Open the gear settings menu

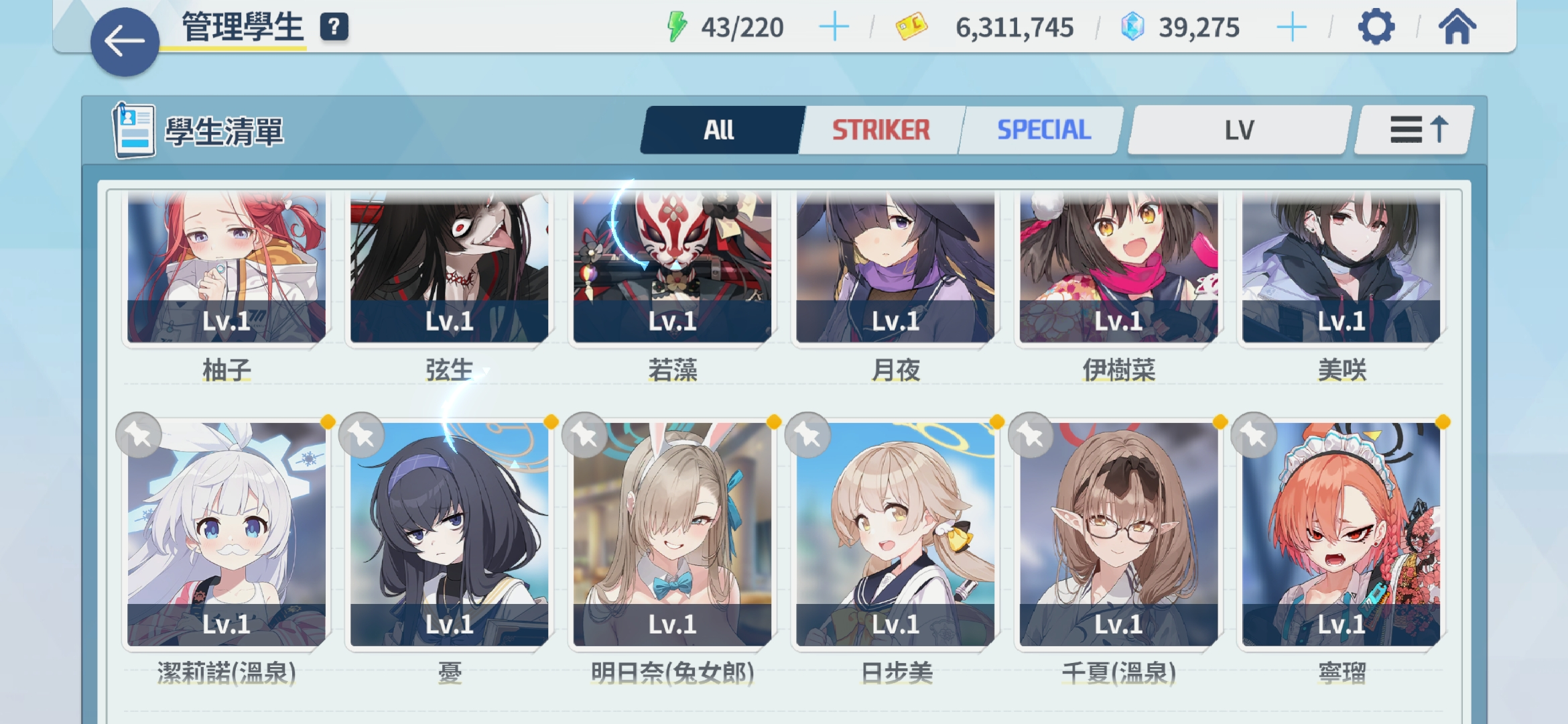click(x=1376, y=27)
